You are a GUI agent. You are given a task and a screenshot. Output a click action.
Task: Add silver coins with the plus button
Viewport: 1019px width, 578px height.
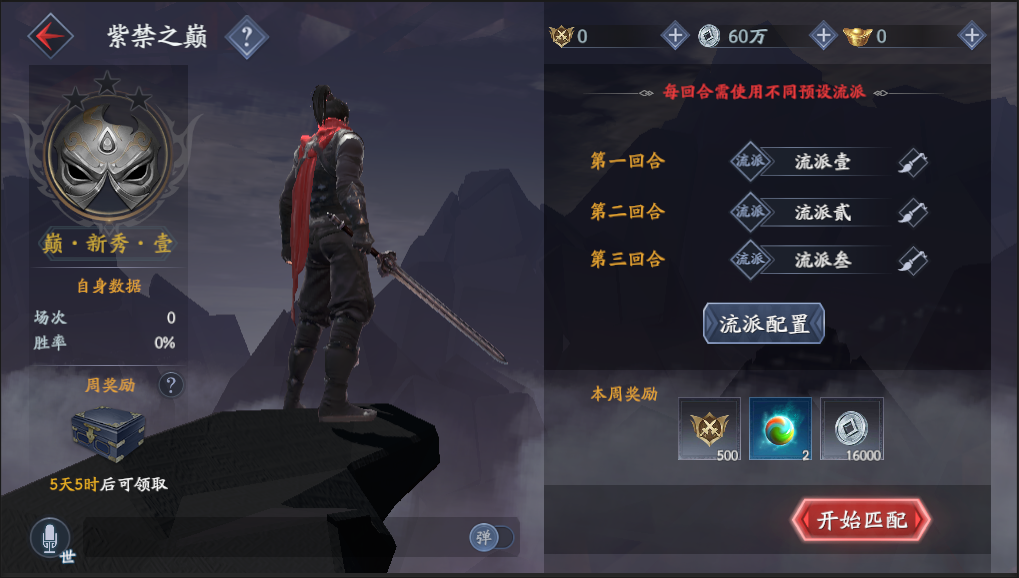pos(823,36)
